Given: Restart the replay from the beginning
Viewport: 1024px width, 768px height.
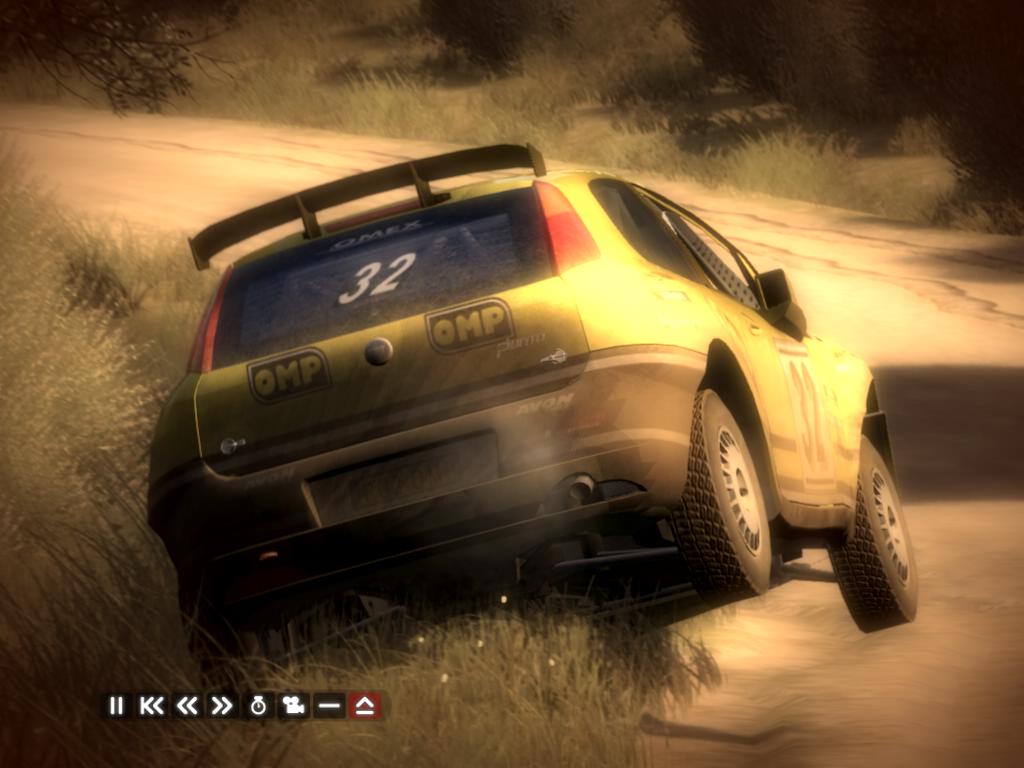Looking at the screenshot, I should click(x=151, y=706).
